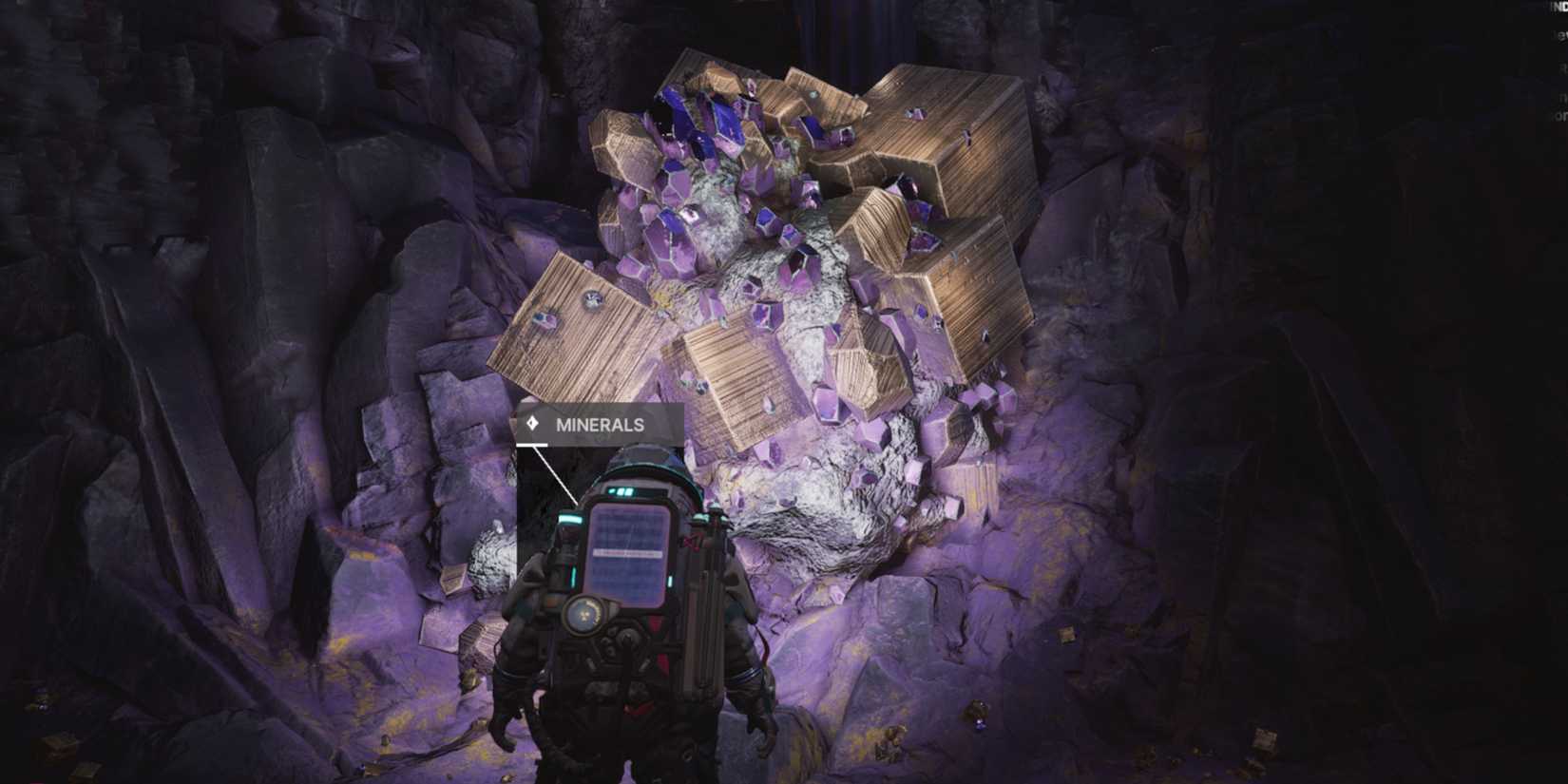The image size is (1568, 784).
Task: Click the diamond marker icon beside MINERALS
Action: coord(533,423)
